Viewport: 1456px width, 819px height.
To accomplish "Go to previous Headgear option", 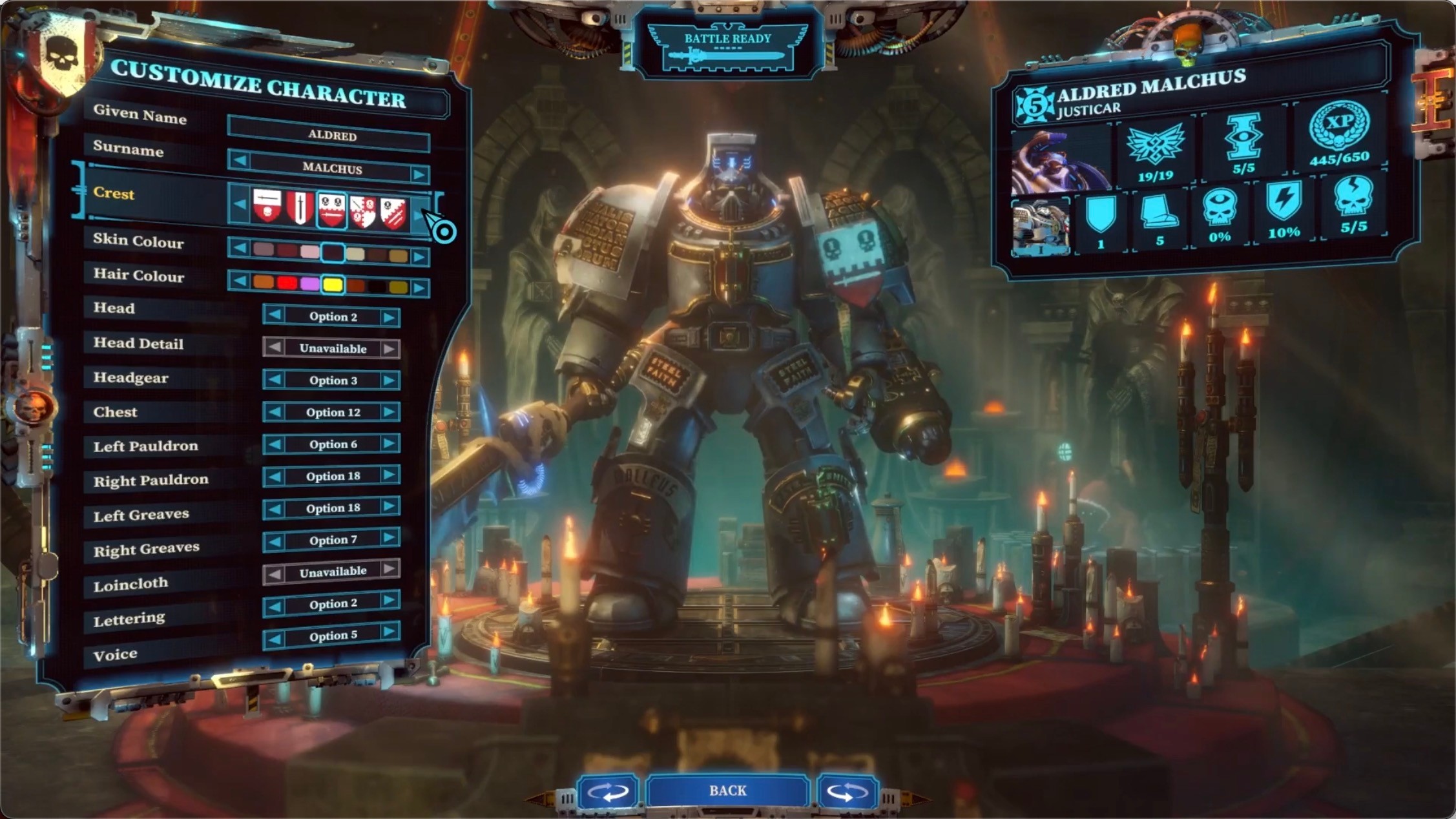I will pos(274,380).
